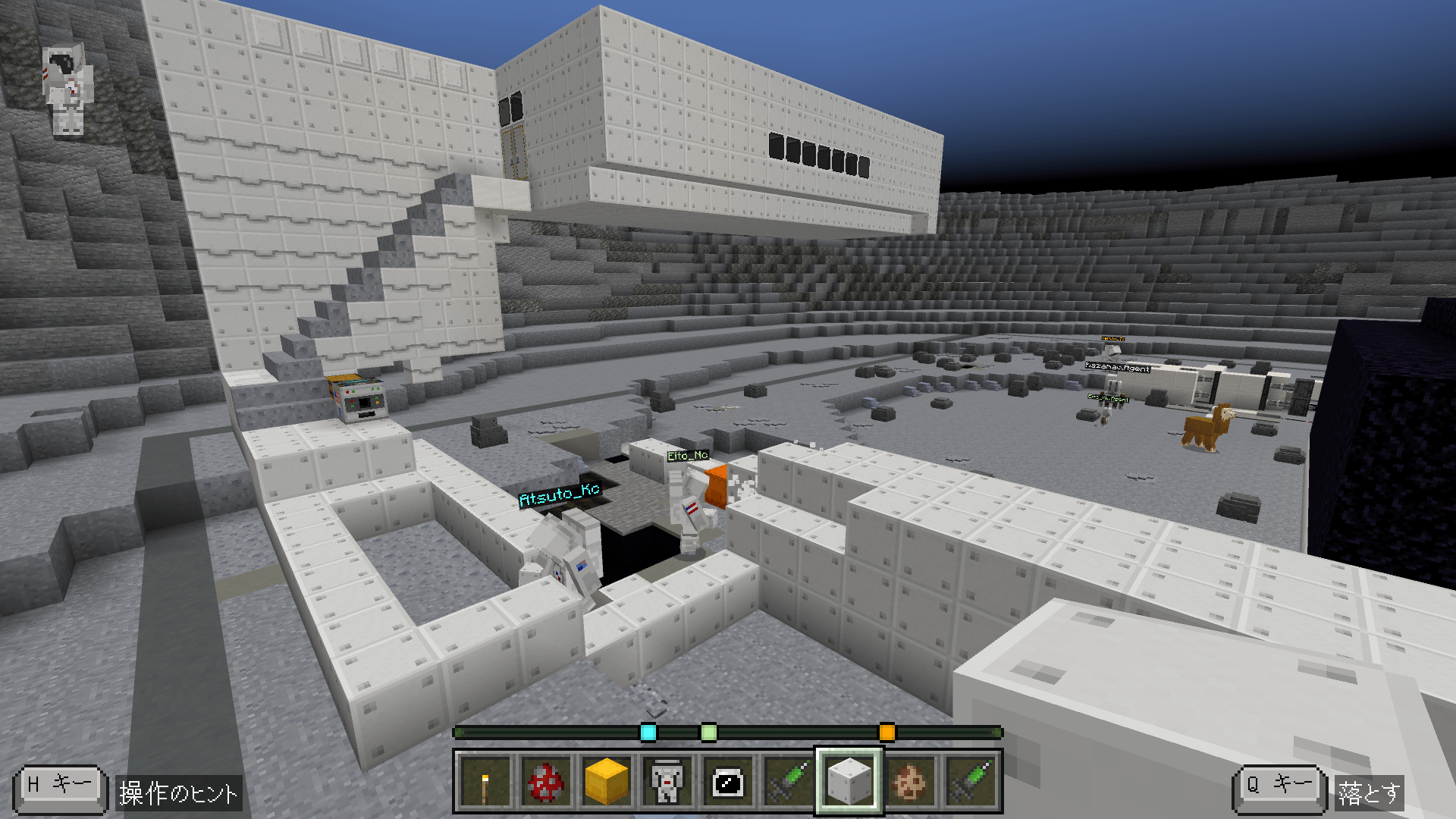Select the white space suit slot
The image size is (1456, 819).
[x=667, y=781]
